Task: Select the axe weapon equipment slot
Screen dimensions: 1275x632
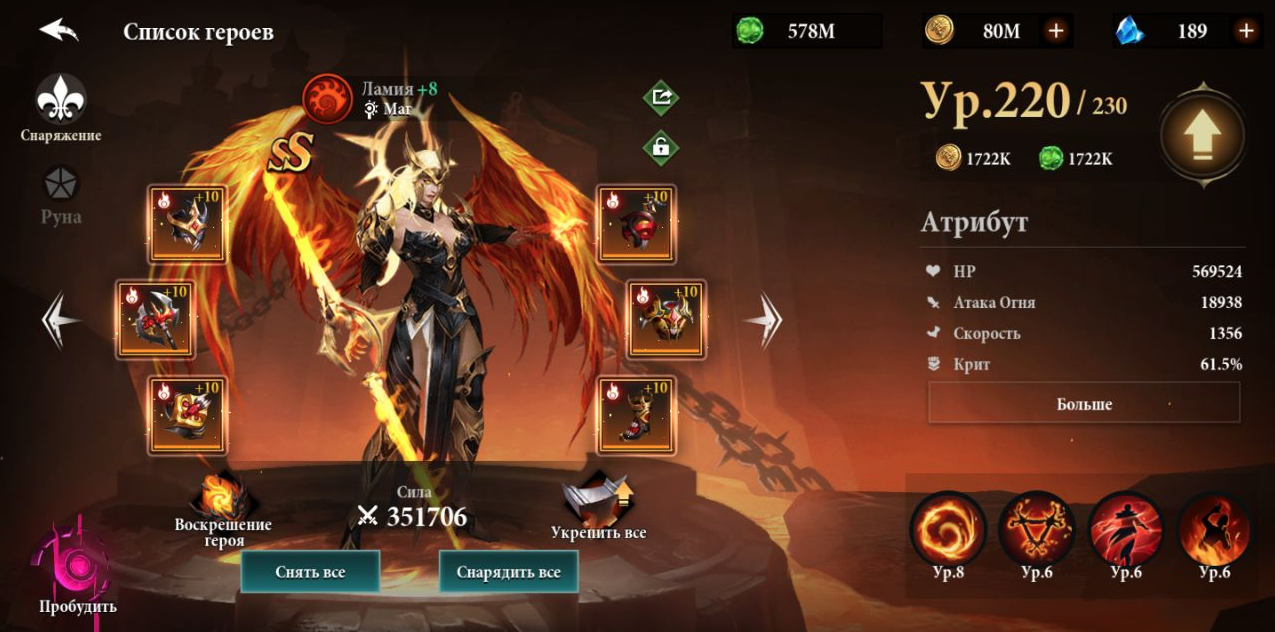Action: coord(155,319)
